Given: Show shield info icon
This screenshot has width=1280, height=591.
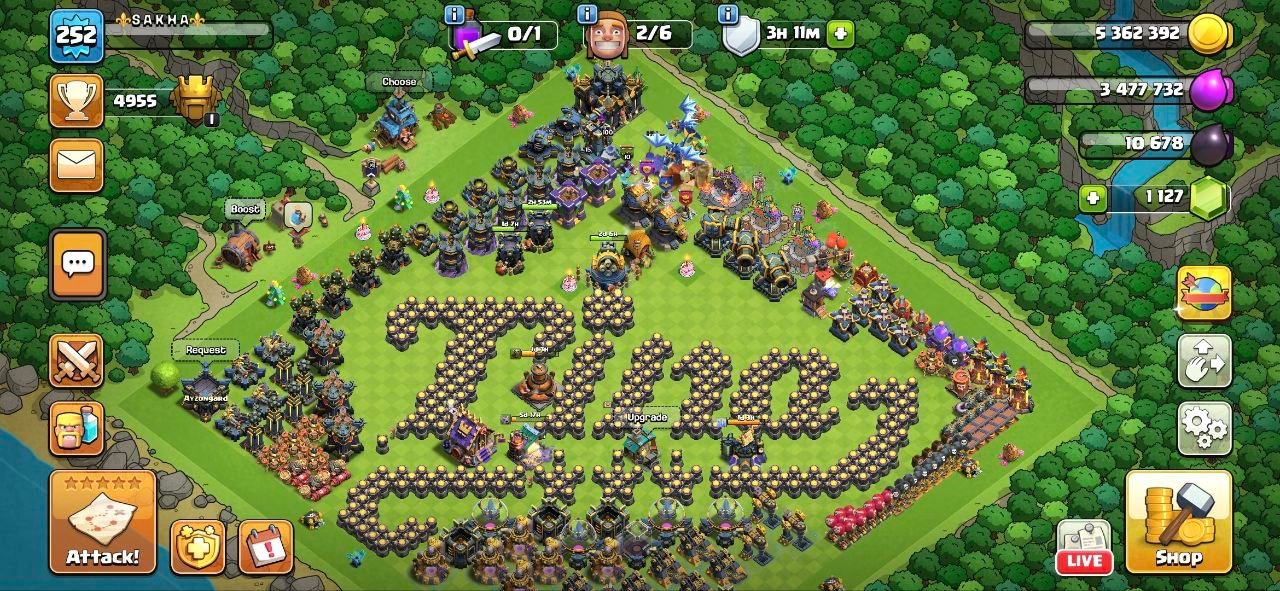Looking at the screenshot, I should point(727,14).
